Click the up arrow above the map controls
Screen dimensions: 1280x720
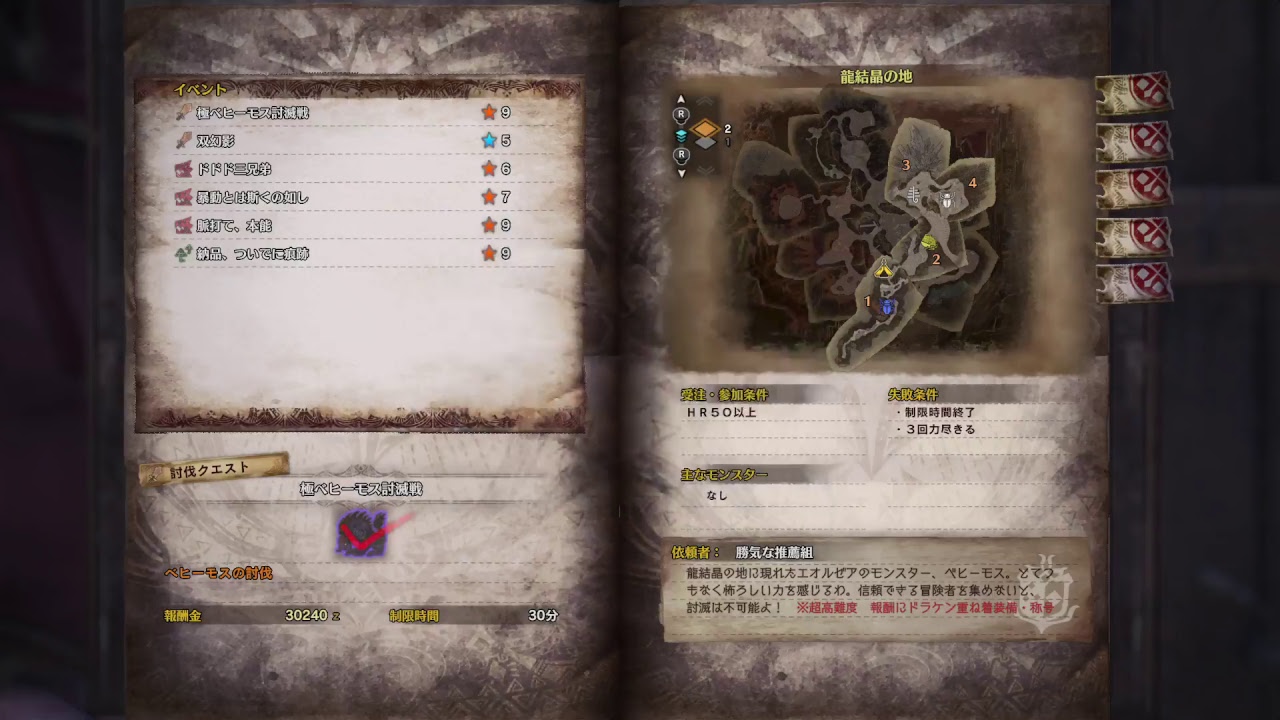coord(682,97)
